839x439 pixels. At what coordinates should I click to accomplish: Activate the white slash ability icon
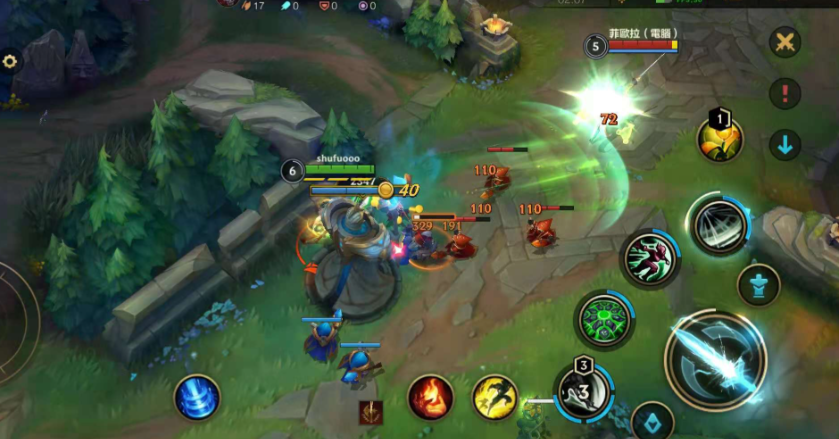(718, 225)
